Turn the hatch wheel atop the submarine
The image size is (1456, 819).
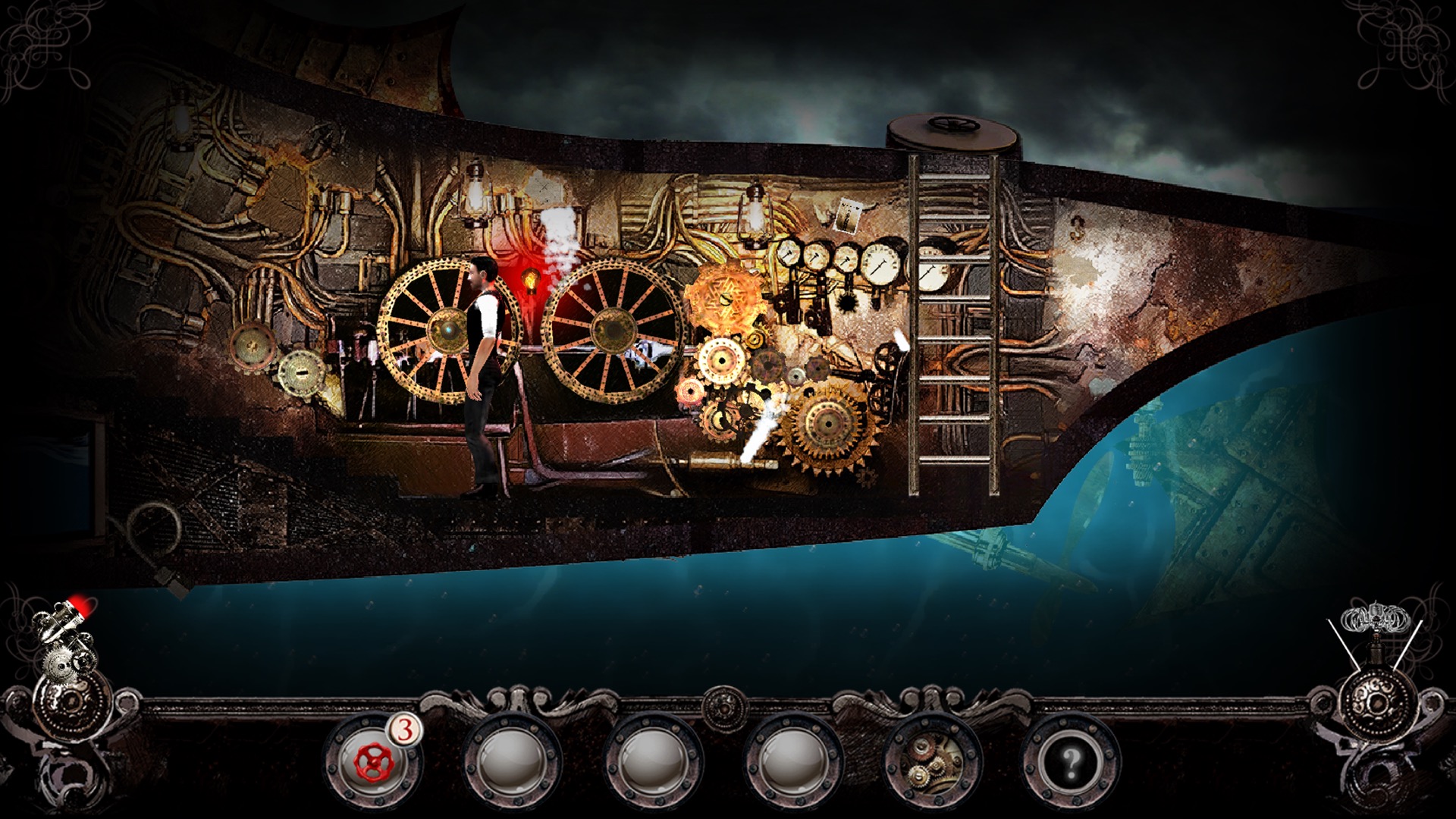point(952,124)
